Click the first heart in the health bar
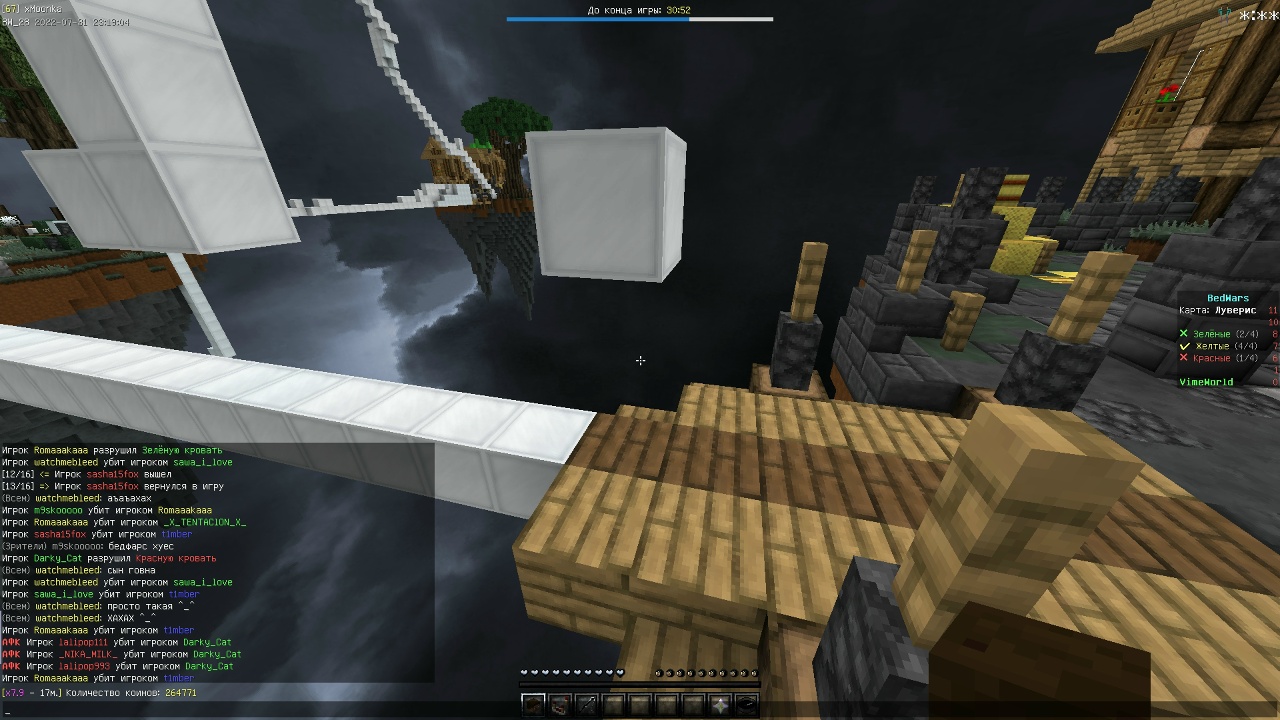 coord(524,673)
